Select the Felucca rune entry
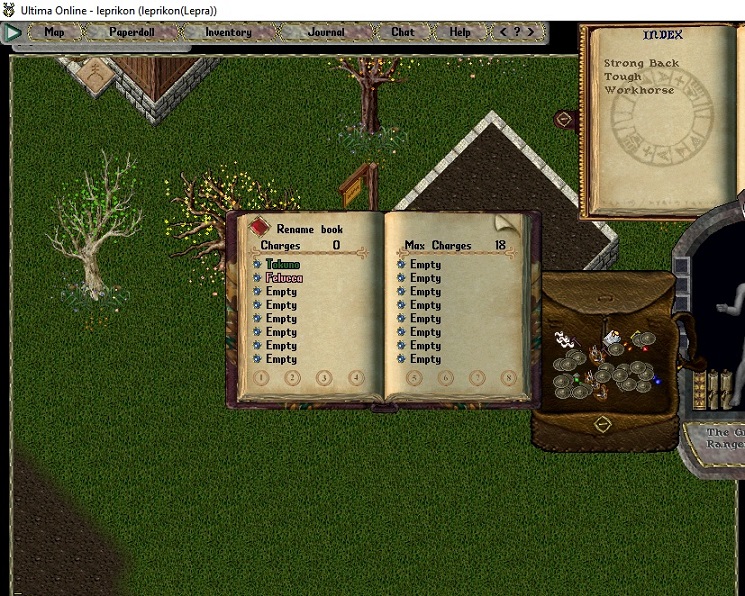Screen dimensions: 745x596 click(283, 278)
